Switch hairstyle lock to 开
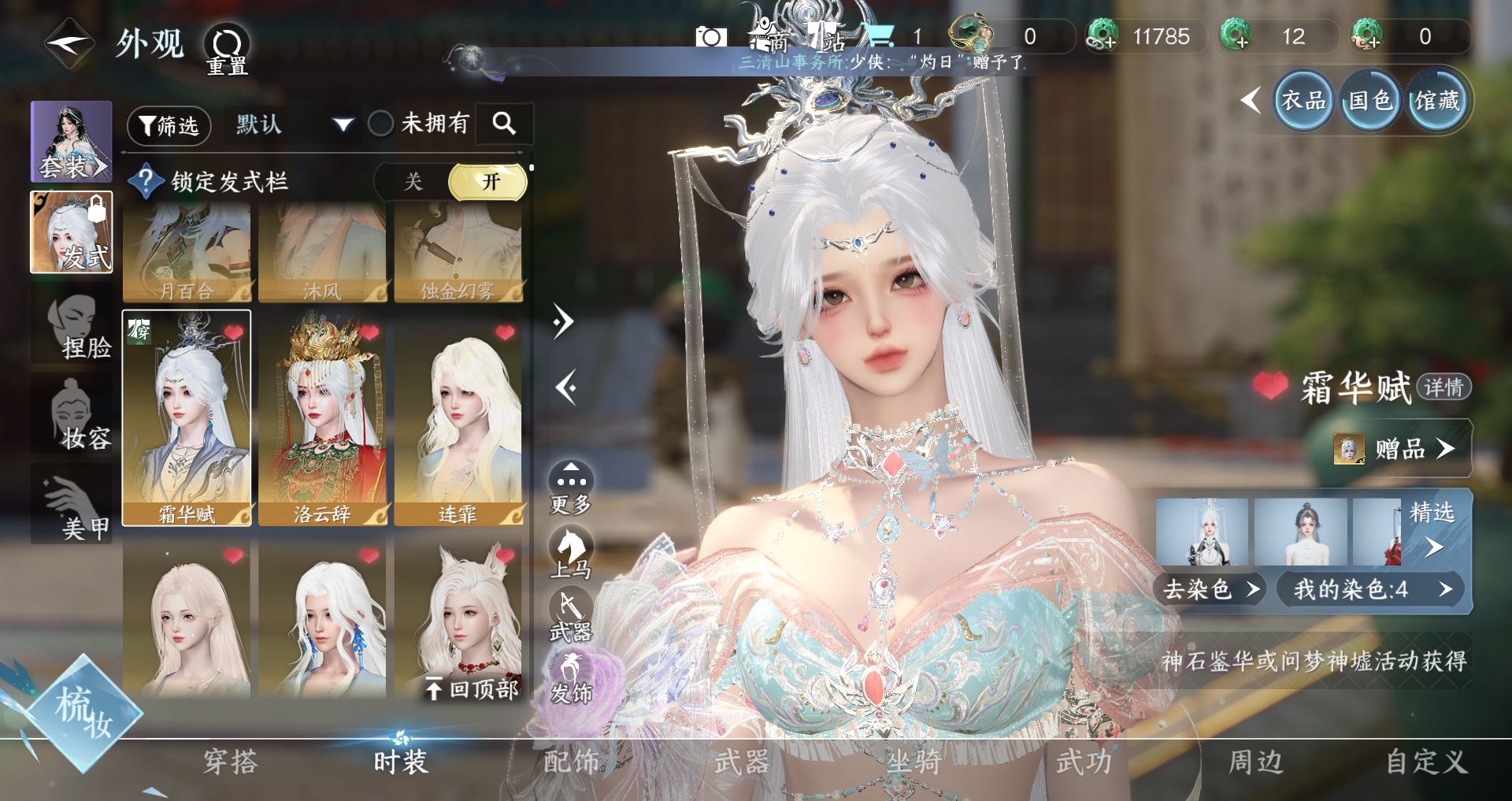Image resolution: width=1512 pixels, height=801 pixels. coord(488,182)
